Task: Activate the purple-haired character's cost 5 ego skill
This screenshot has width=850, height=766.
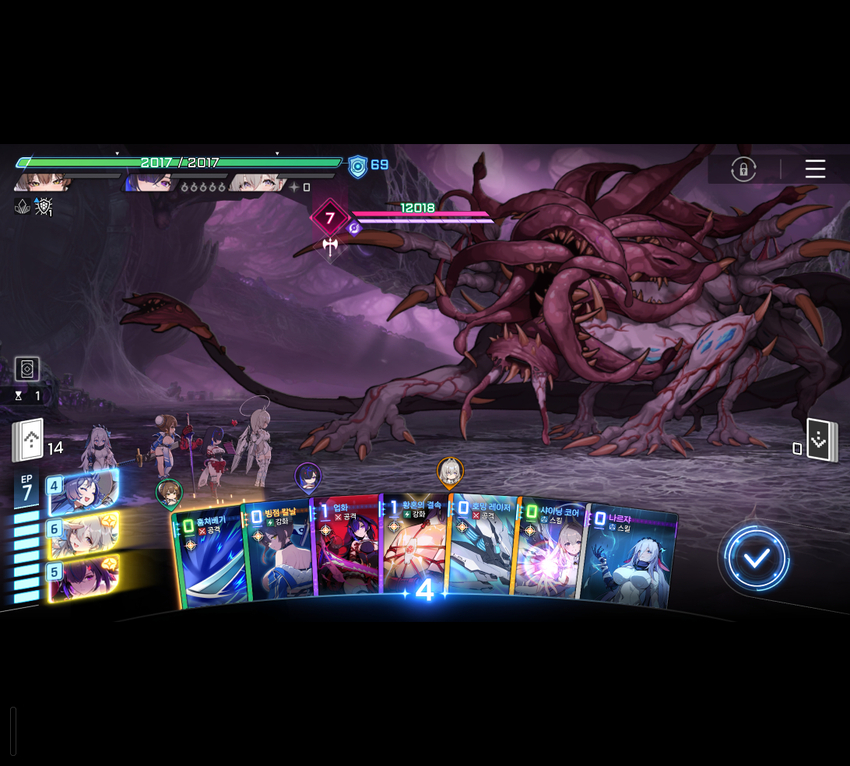Action: coord(83,575)
